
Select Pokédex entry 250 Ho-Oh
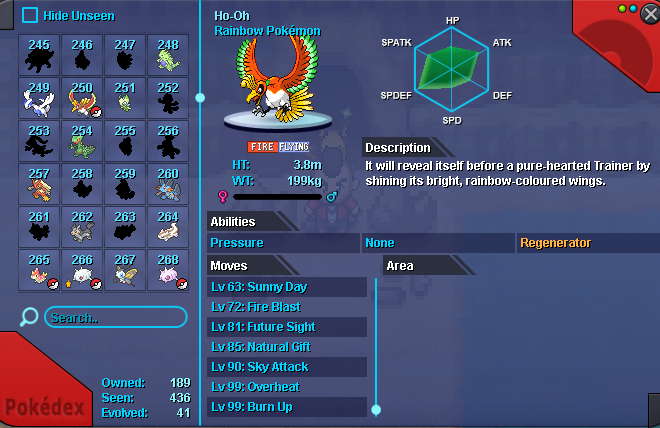[82, 98]
